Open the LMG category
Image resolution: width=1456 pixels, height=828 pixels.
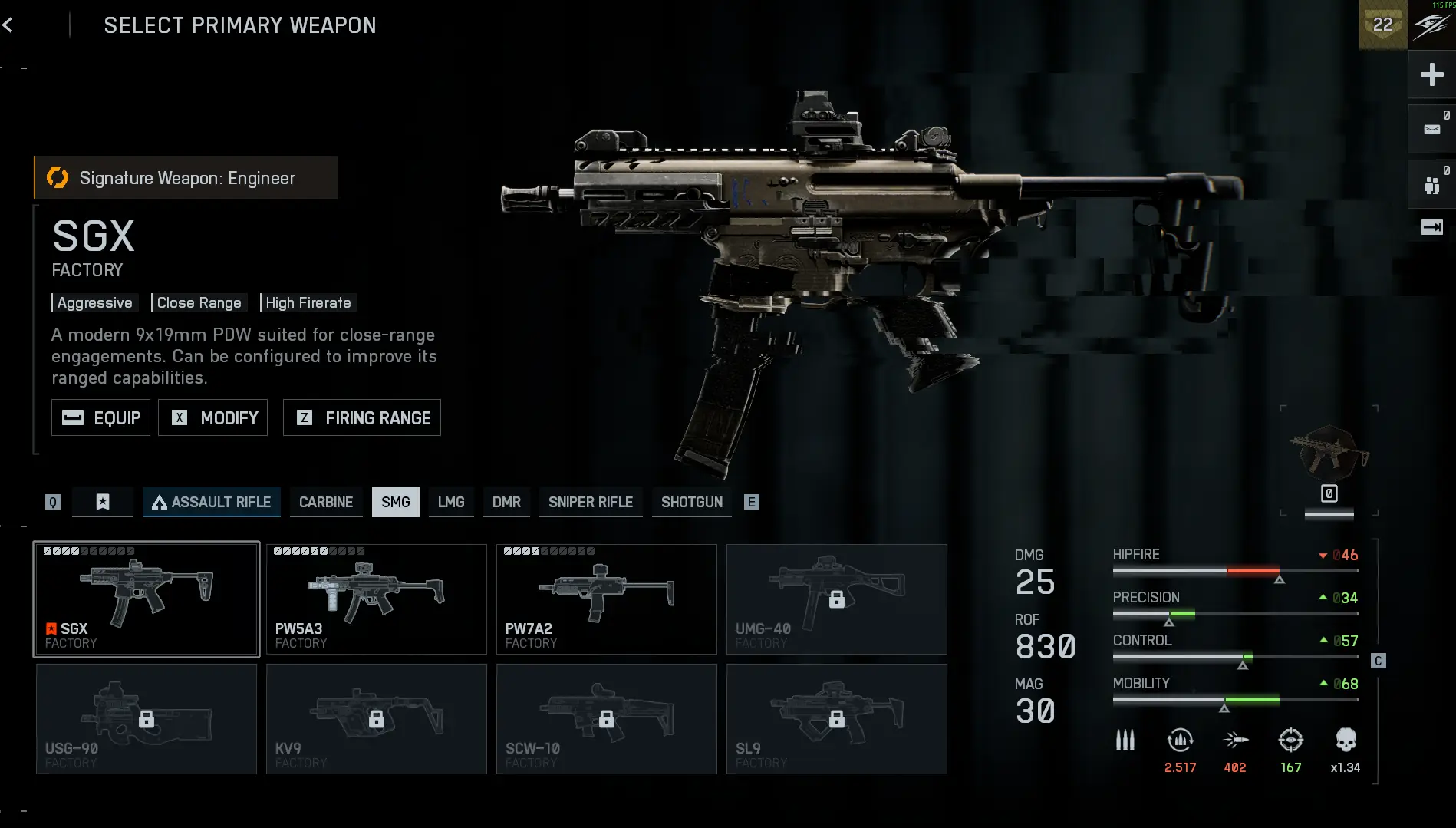pyautogui.click(x=451, y=502)
